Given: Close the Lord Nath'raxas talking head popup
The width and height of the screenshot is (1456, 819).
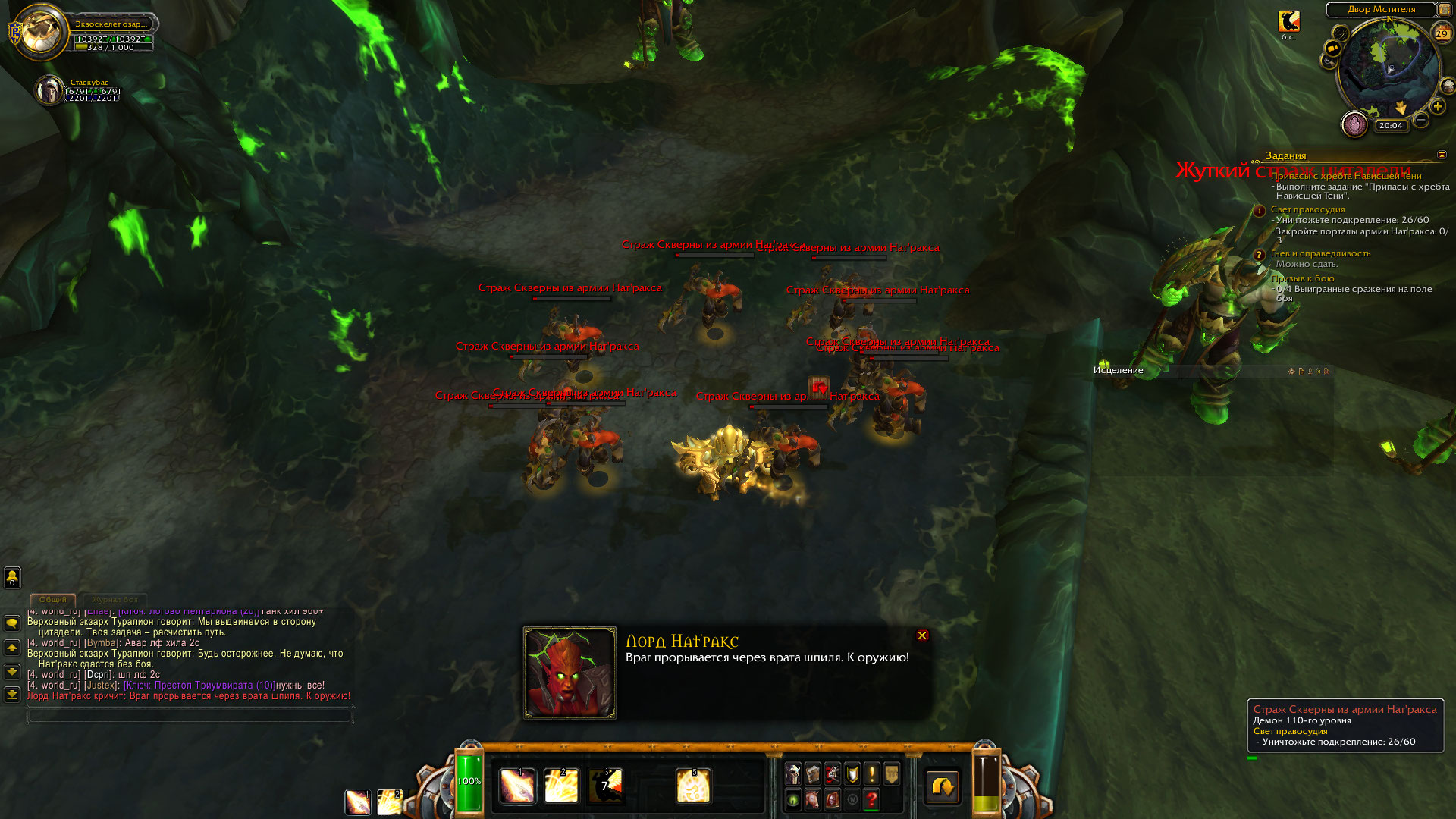Looking at the screenshot, I should [x=922, y=635].
